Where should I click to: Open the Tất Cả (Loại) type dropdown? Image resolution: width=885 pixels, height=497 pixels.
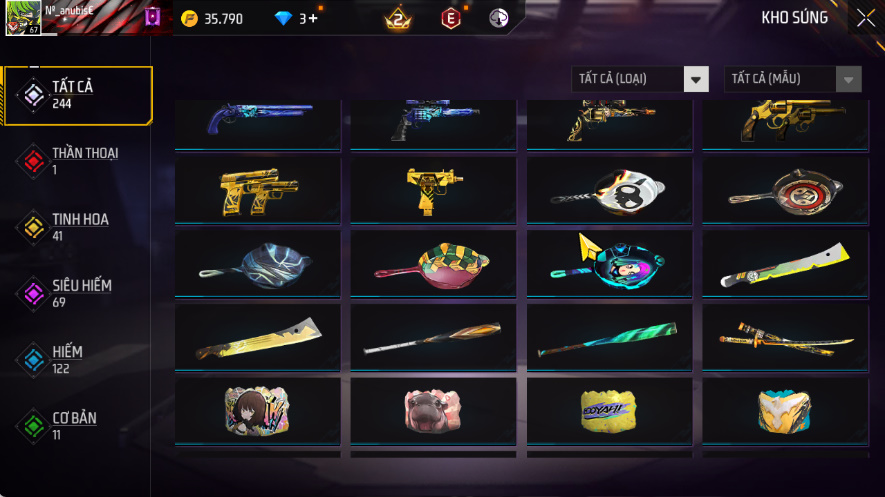coord(640,79)
